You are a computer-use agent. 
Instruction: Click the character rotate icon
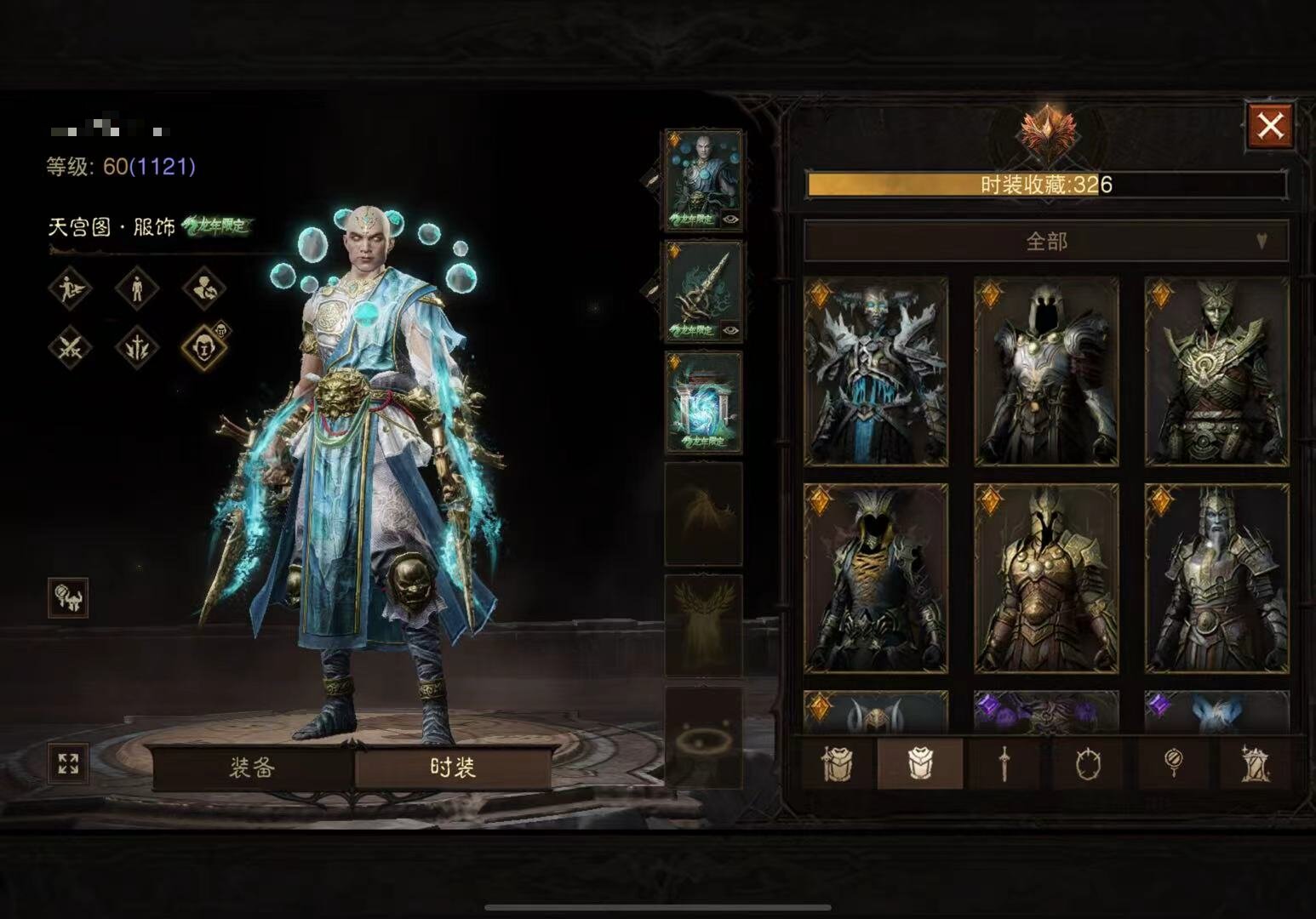[x=204, y=288]
